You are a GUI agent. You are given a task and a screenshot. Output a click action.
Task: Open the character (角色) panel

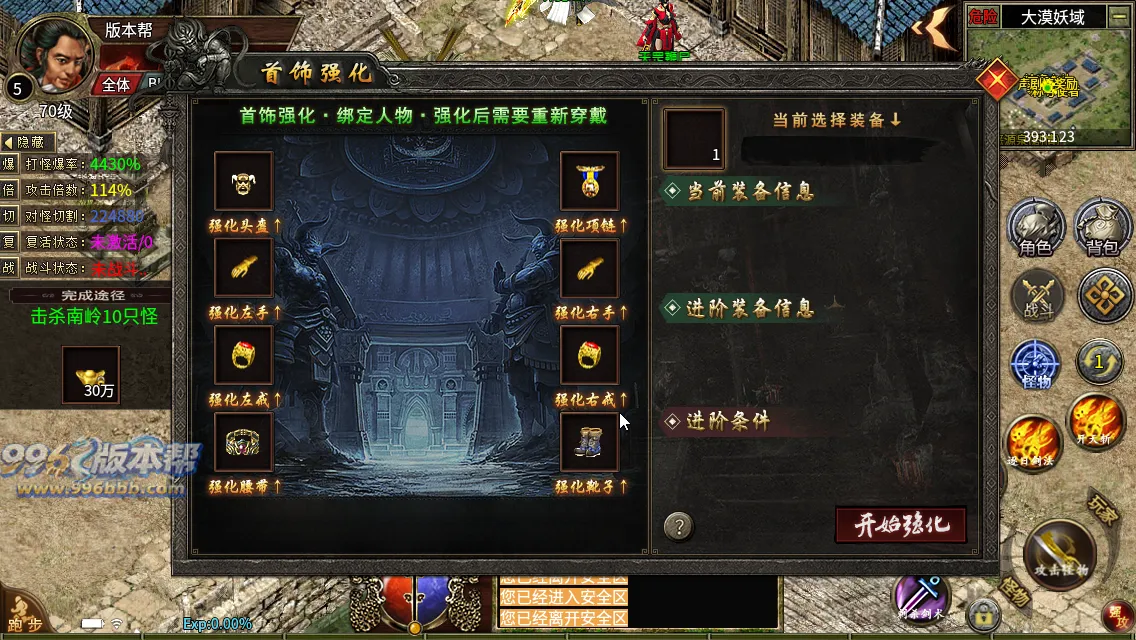point(1034,228)
